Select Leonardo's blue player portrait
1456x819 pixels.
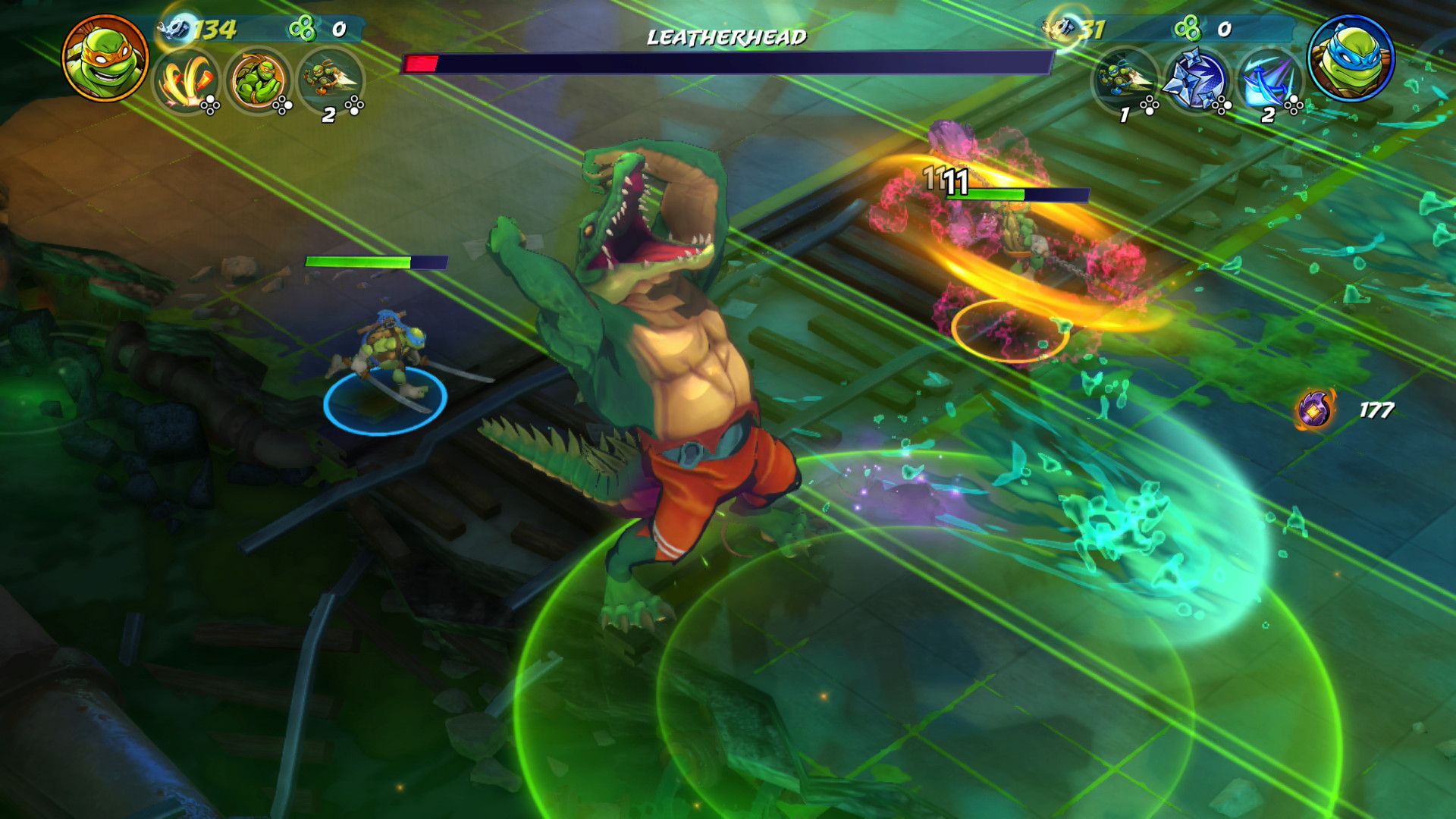click(1351, 58)
